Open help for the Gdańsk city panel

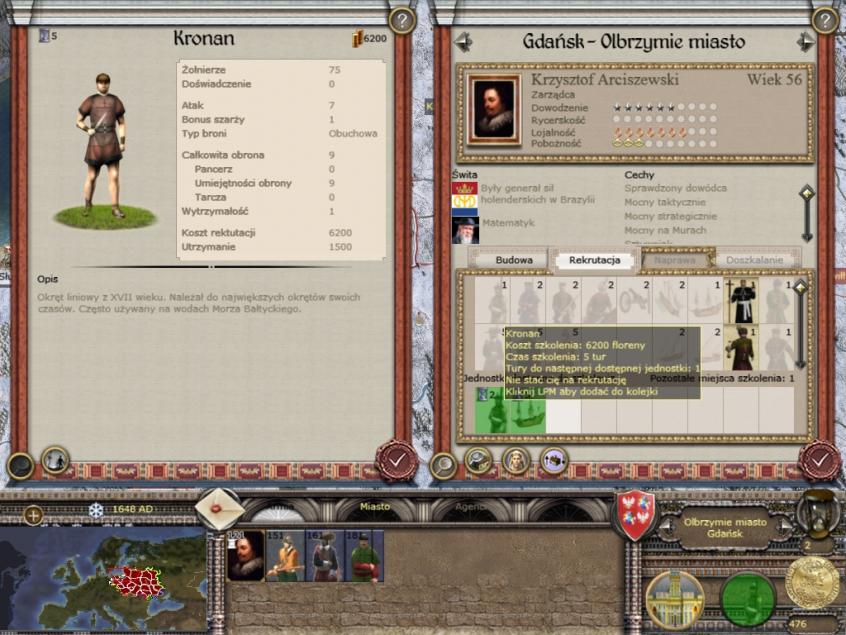(822, 20)
